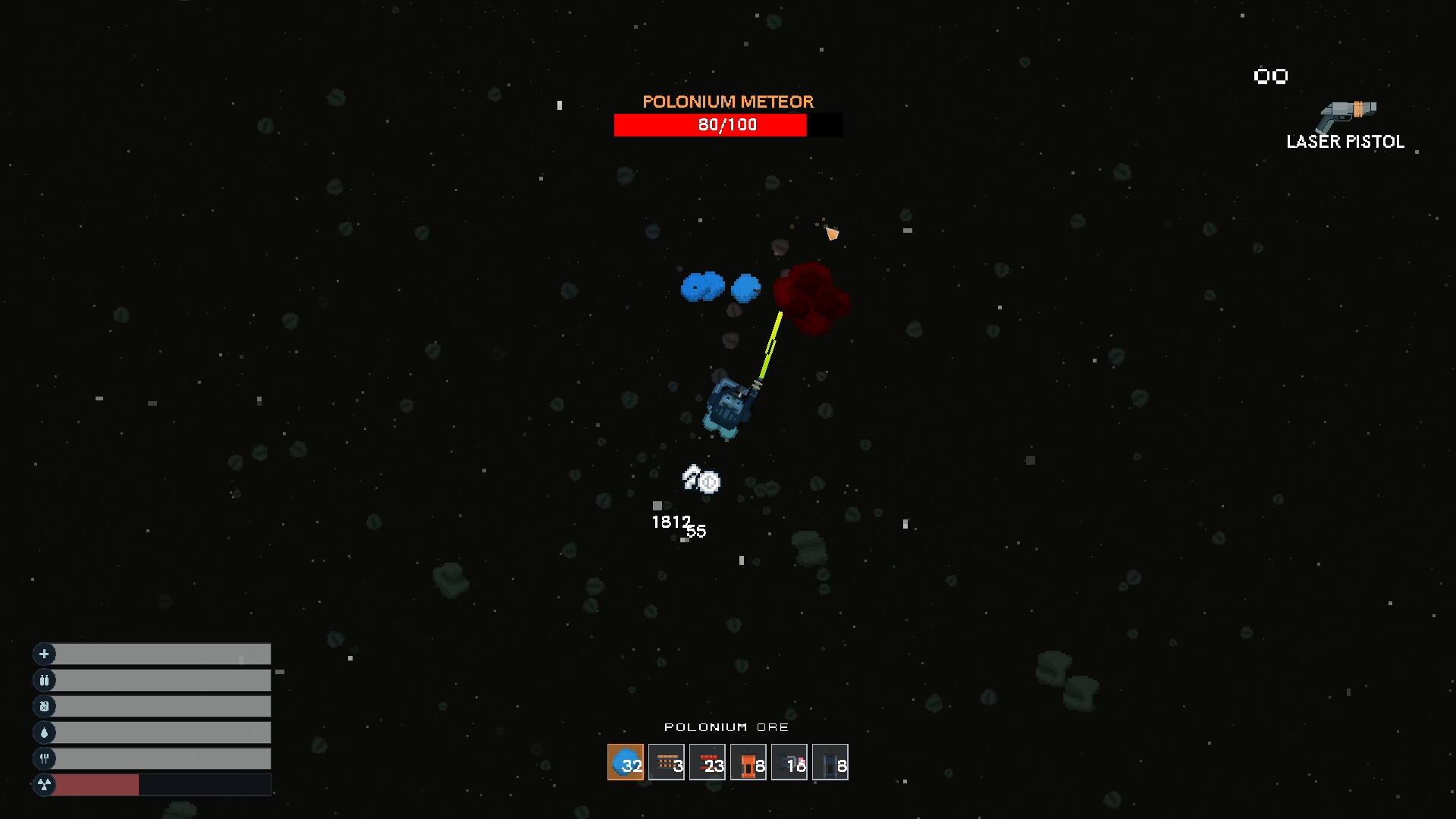This screenshot has height=819, width=1456.
Task: Pick the orange canister hotbar slot
Action: click(748, 763)
